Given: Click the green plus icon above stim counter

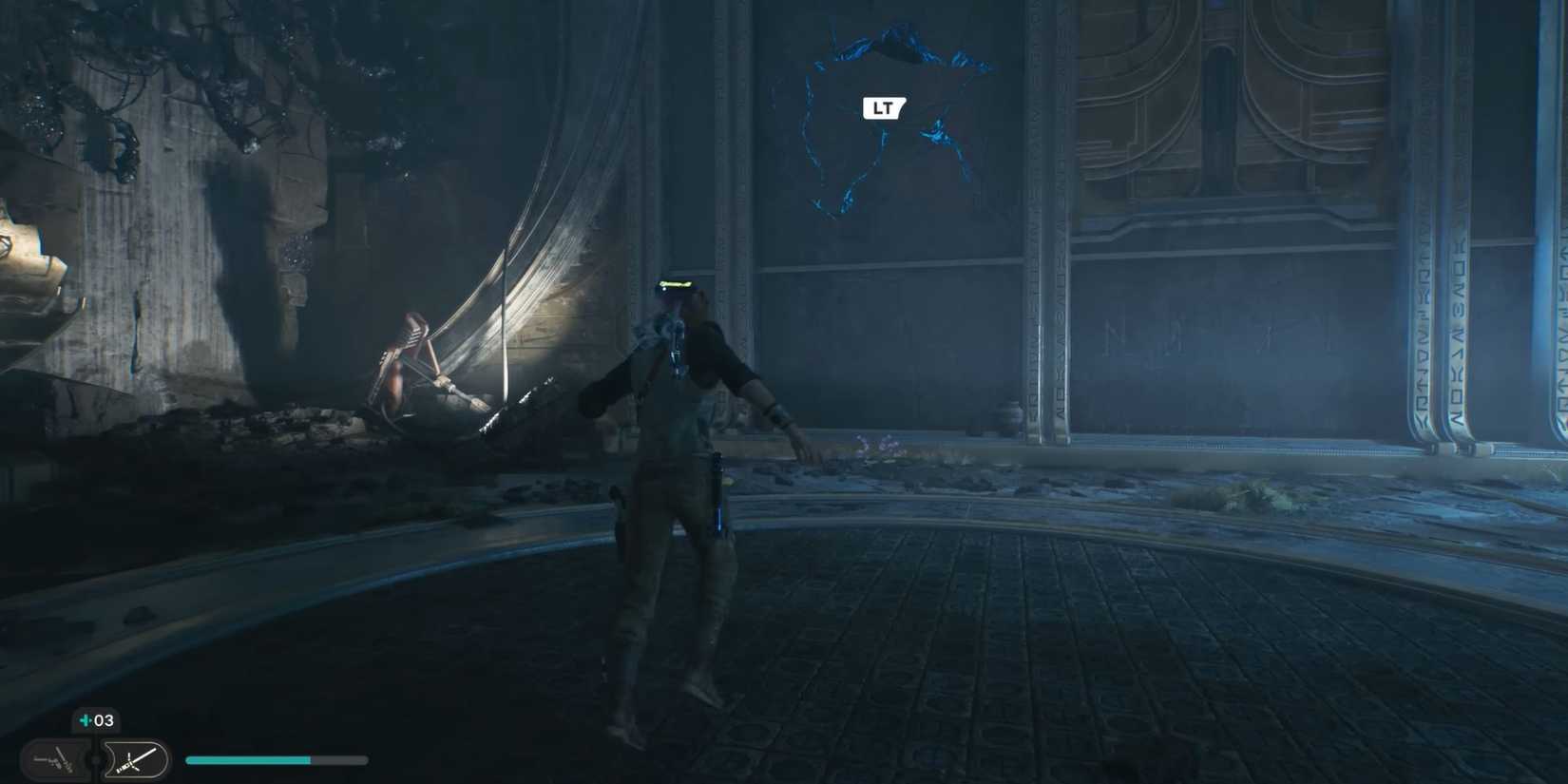Looking at the screenshot, I should (84, 720).
